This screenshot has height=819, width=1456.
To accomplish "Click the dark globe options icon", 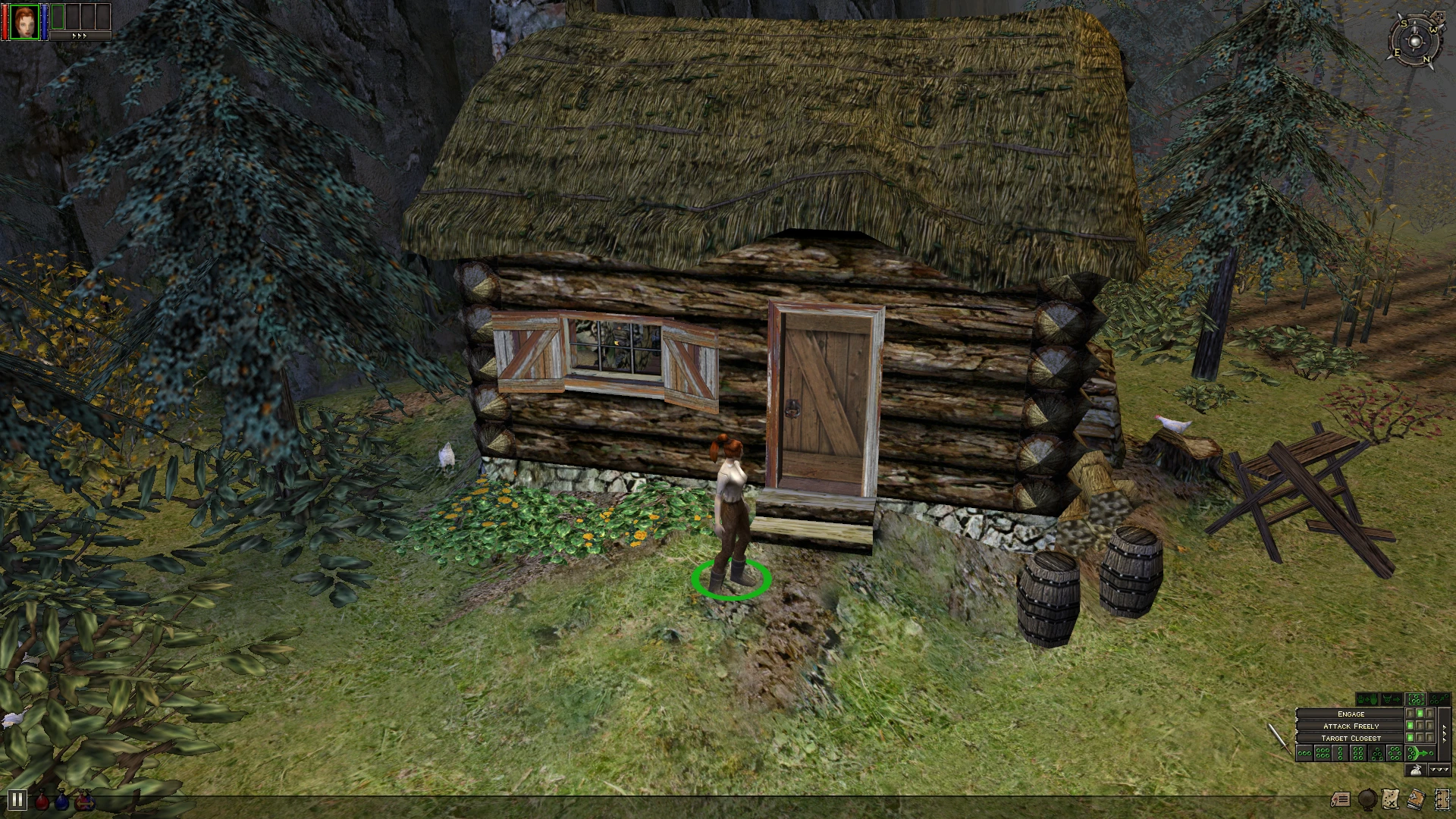I will (x=1367, y=800).
